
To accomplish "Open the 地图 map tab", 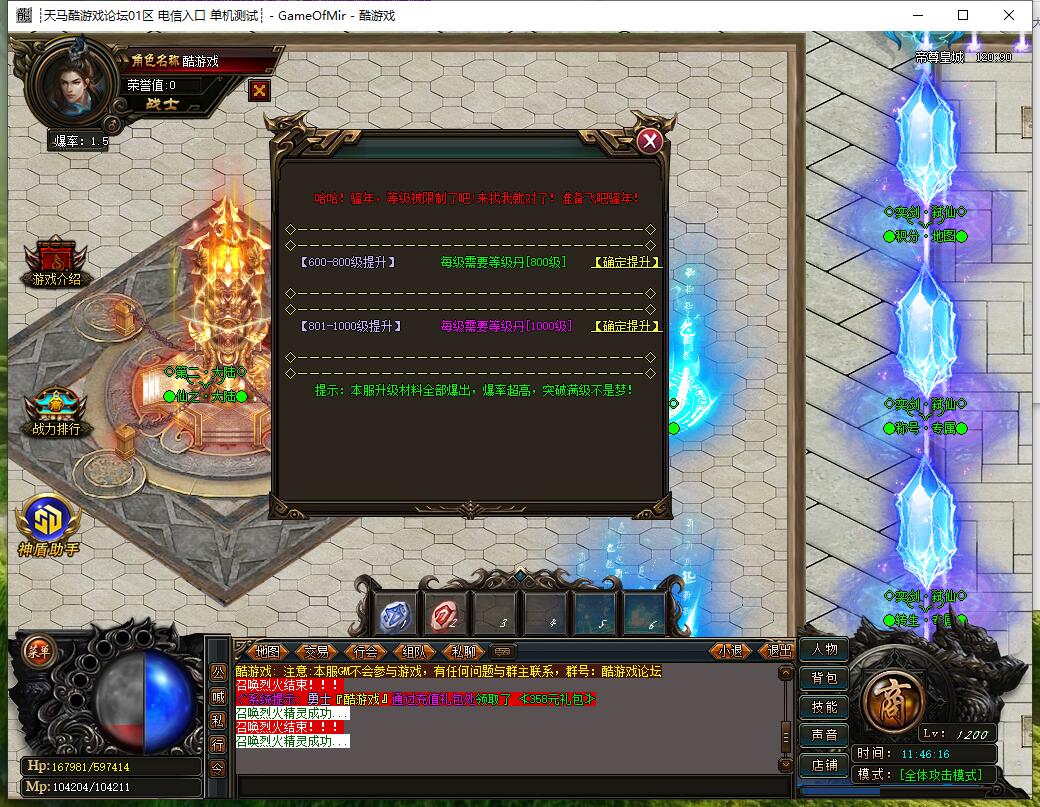I will [x=267, y=651].
